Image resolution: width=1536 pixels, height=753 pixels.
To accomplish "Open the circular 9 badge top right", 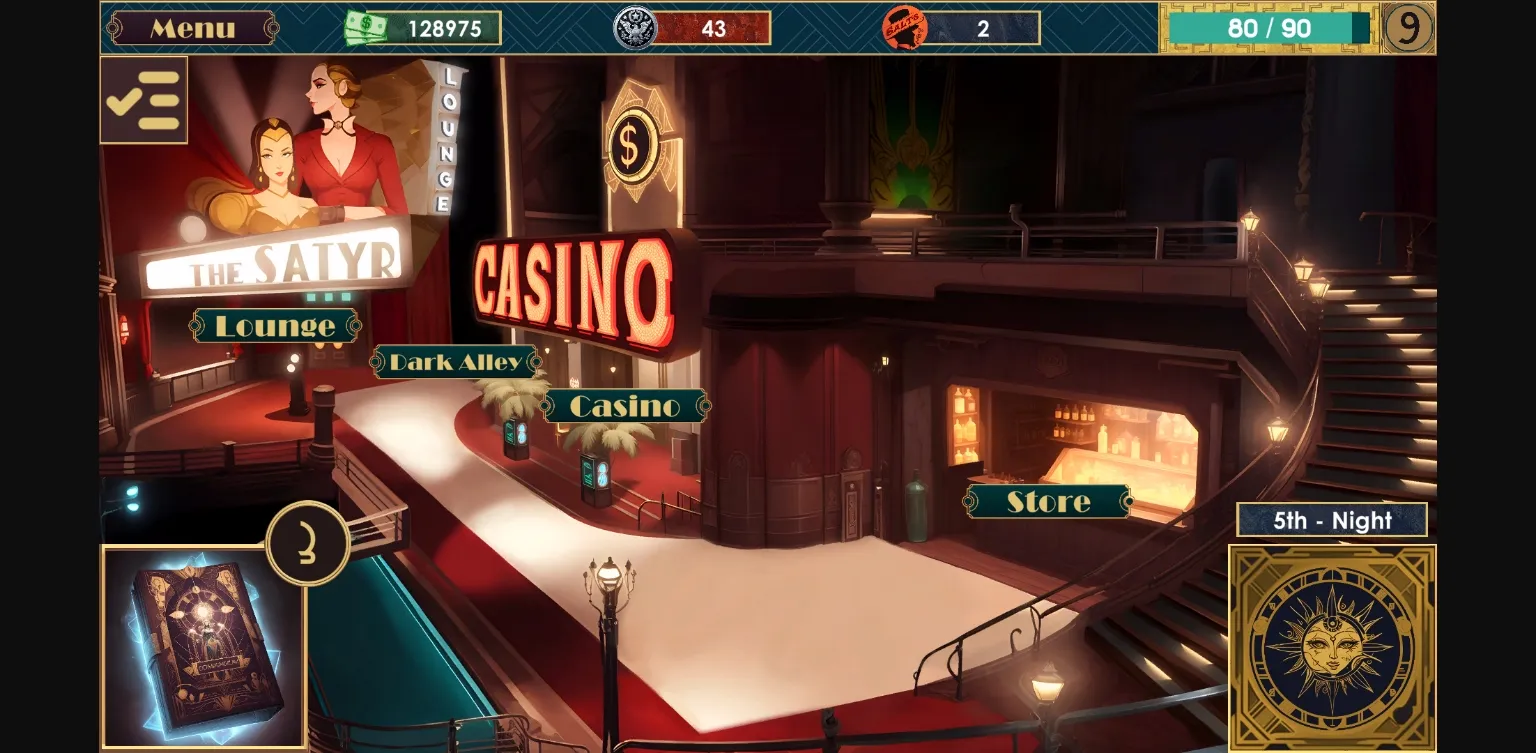I will [x=1409, y=28].
